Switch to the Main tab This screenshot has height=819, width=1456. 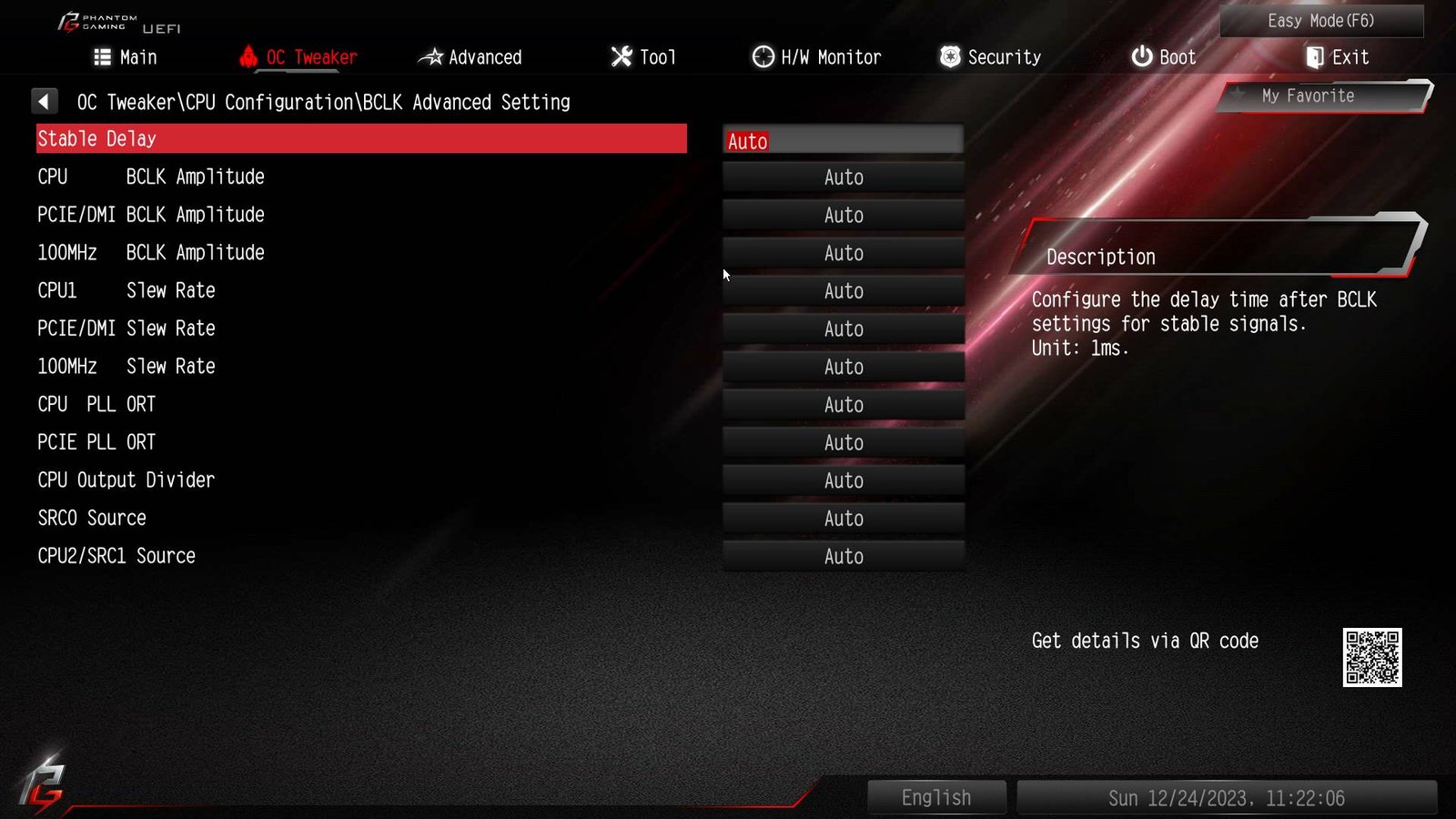(126, 57)
